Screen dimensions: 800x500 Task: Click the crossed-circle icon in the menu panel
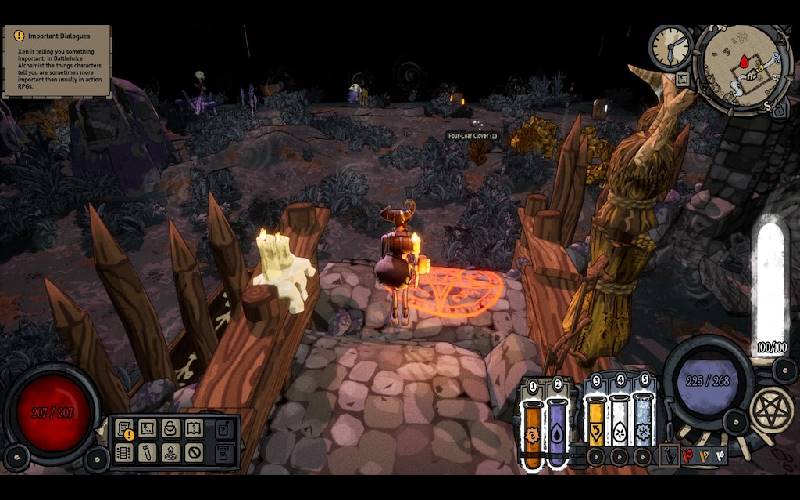point(194,452)
